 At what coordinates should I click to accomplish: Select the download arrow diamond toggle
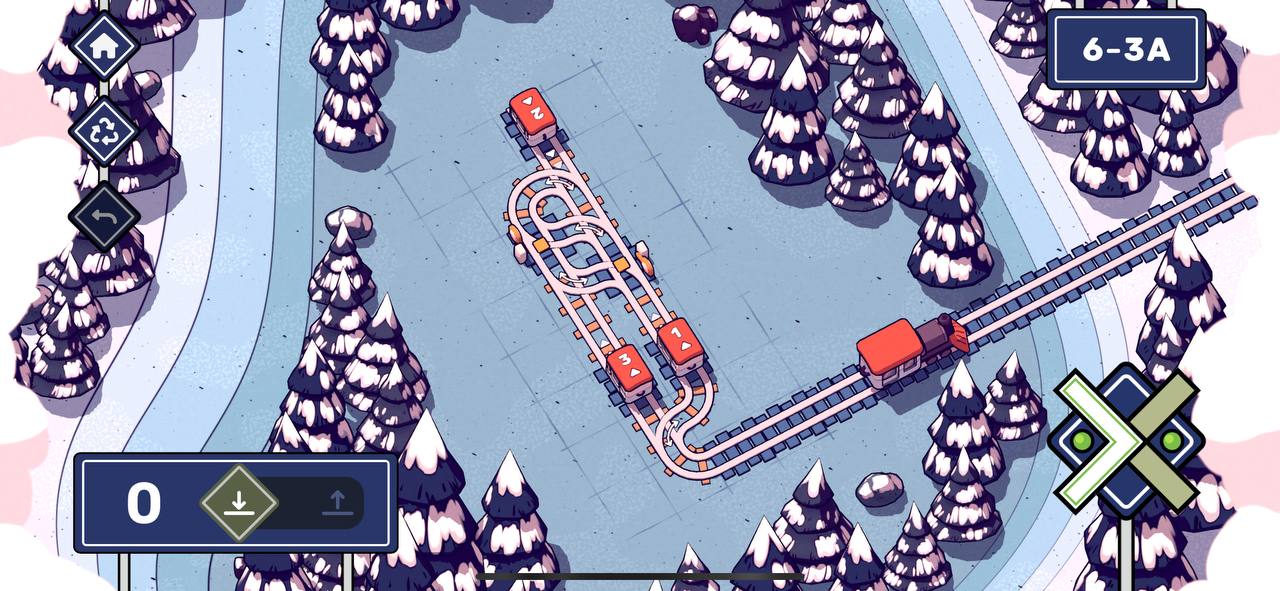point(238,502)
